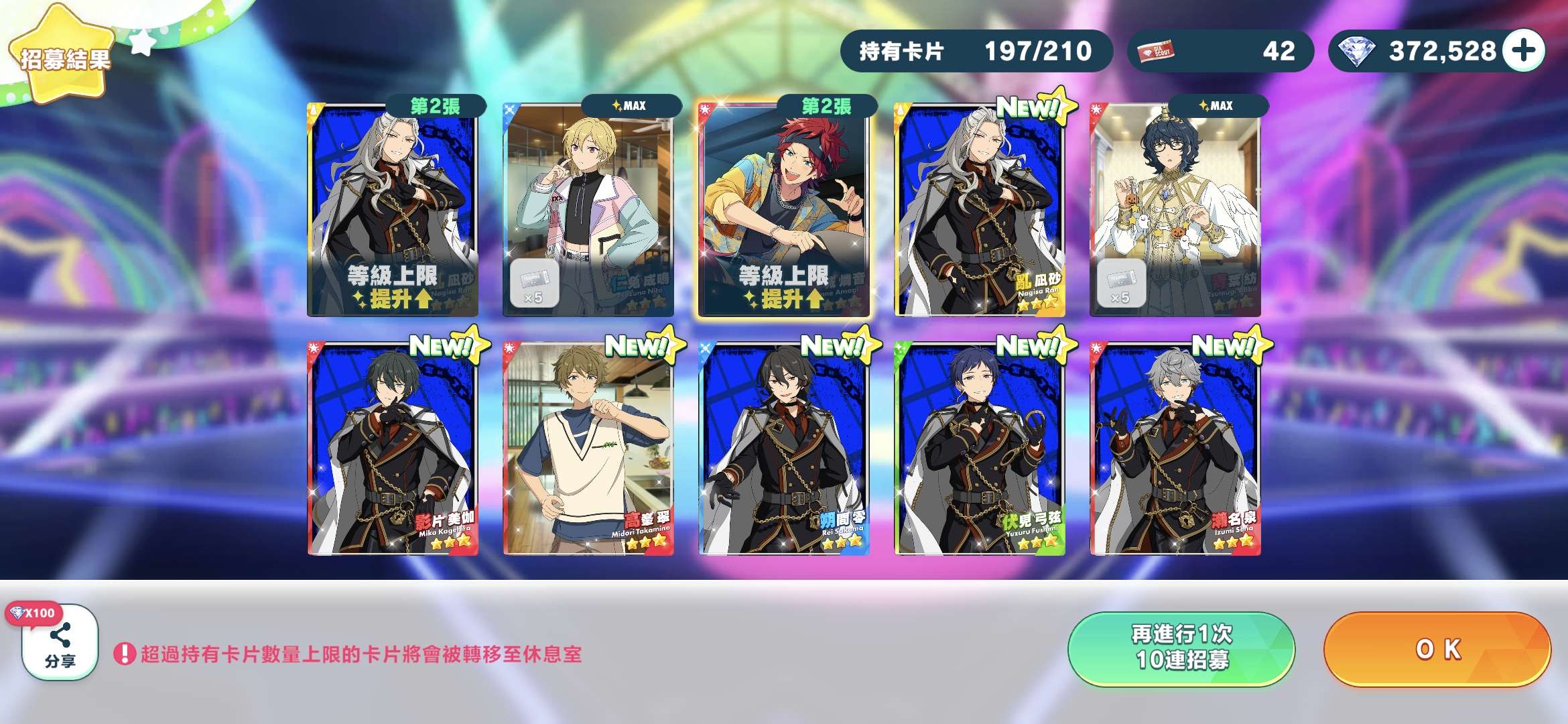Open the Nazuna Nito MAX card

tap(588, 209)
